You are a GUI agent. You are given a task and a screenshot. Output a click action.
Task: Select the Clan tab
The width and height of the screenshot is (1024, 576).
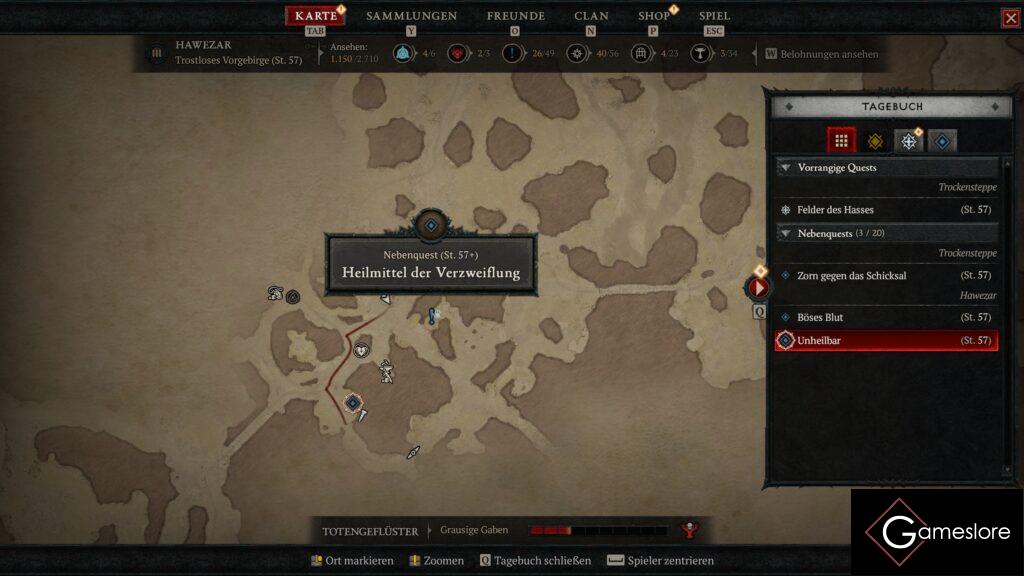tap(591, 16)
